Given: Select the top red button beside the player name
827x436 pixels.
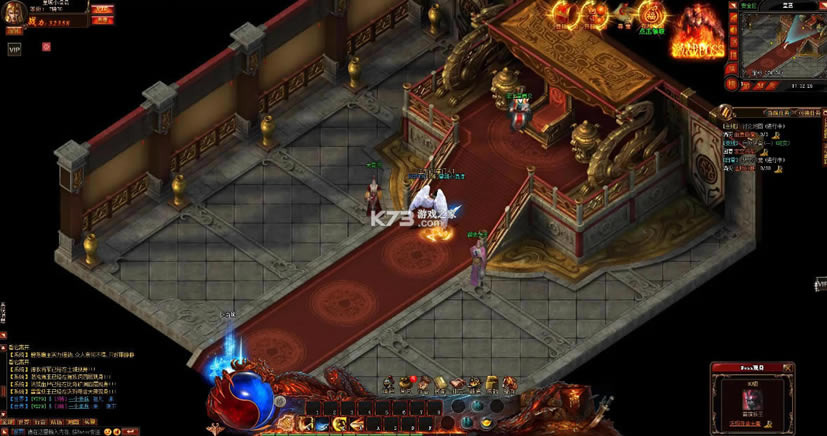Looking at the screenshot, I should 102,8.
